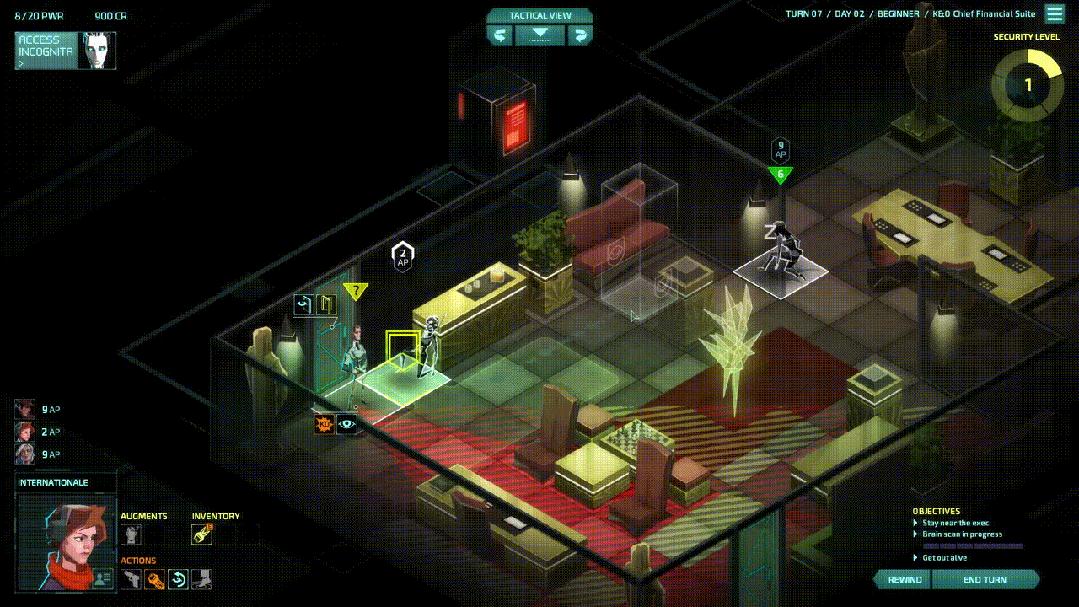
Task: Select the first agent portrait with 9 AP
Action: point(25,409)
